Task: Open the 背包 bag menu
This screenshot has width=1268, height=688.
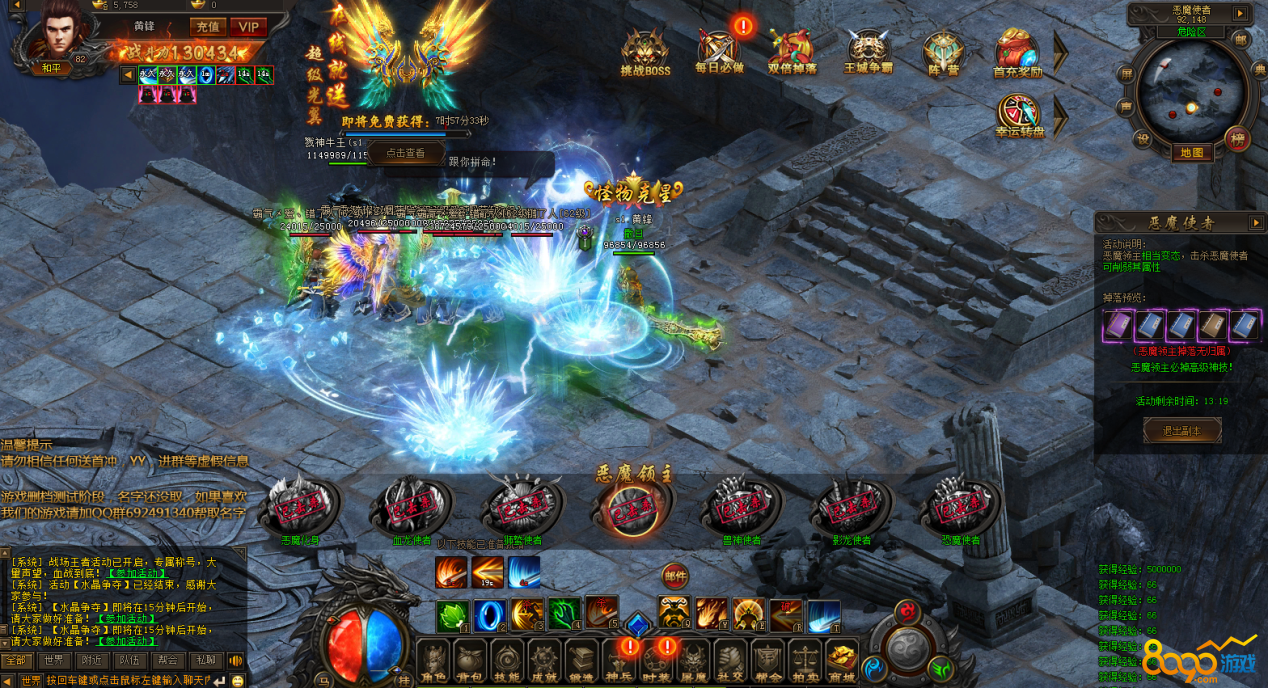Action: click(469, 662)
